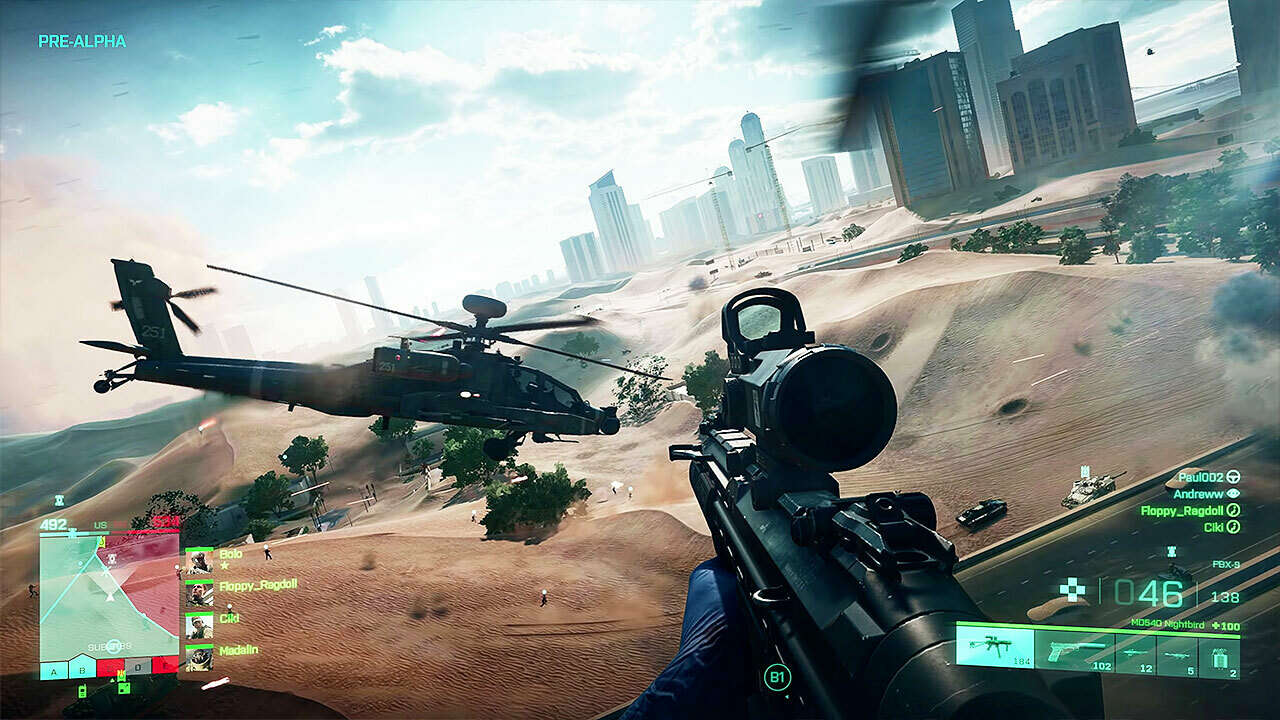Click the health cross icon beside ammo counter
Viewport: 1280px width, 720px height.
pyautogui.click(x=1072, y=590)
